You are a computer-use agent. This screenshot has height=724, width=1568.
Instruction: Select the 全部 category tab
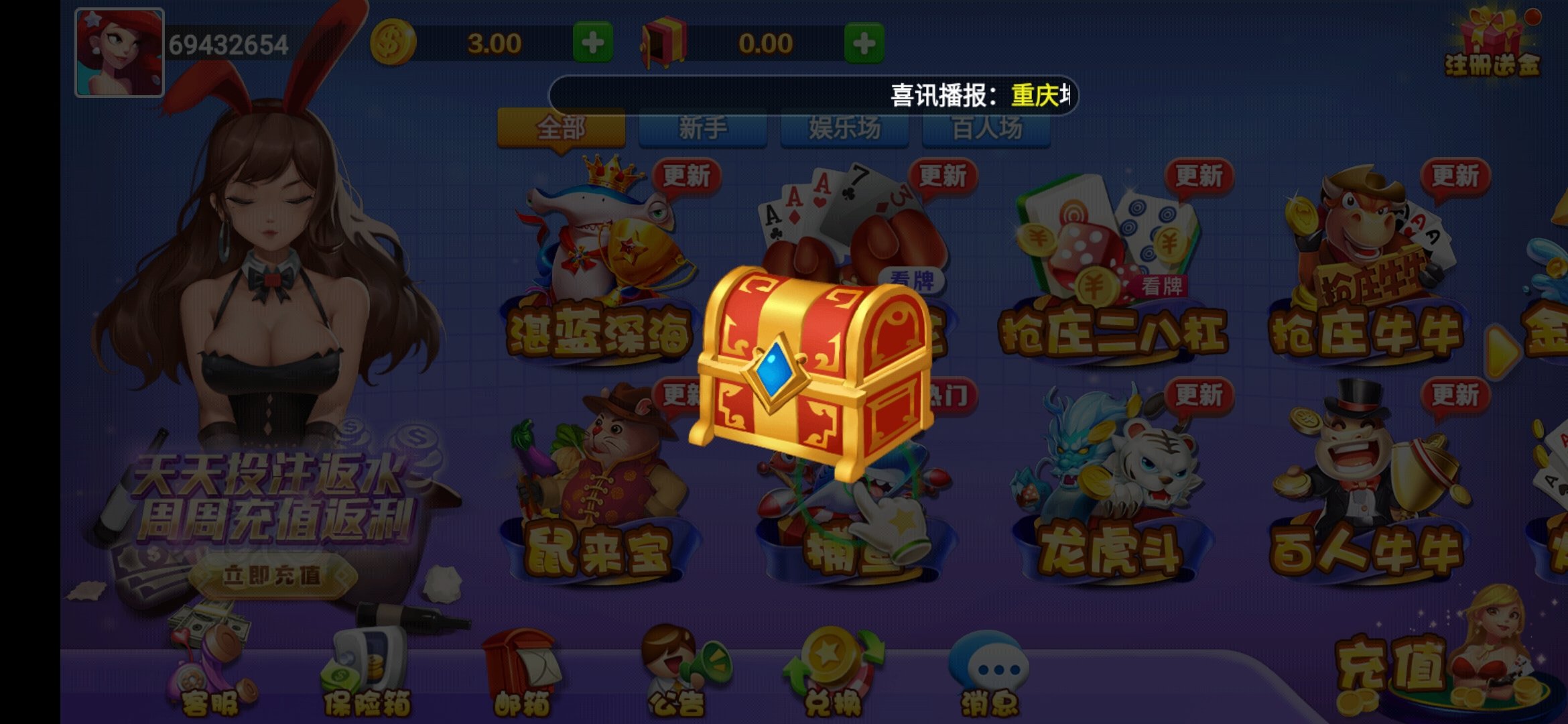point(562,127)
